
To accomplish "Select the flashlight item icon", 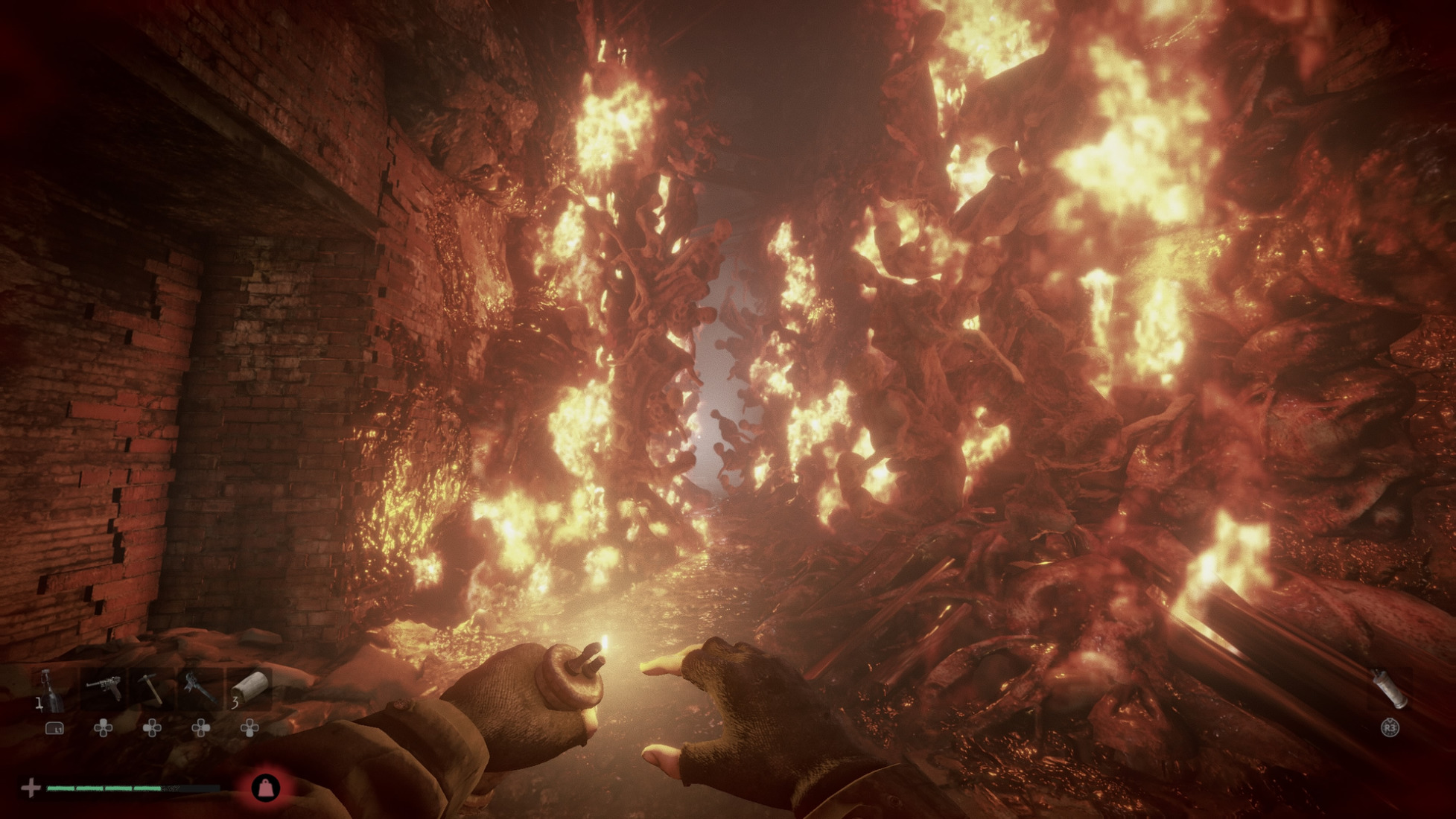I will coord(1390,688).
